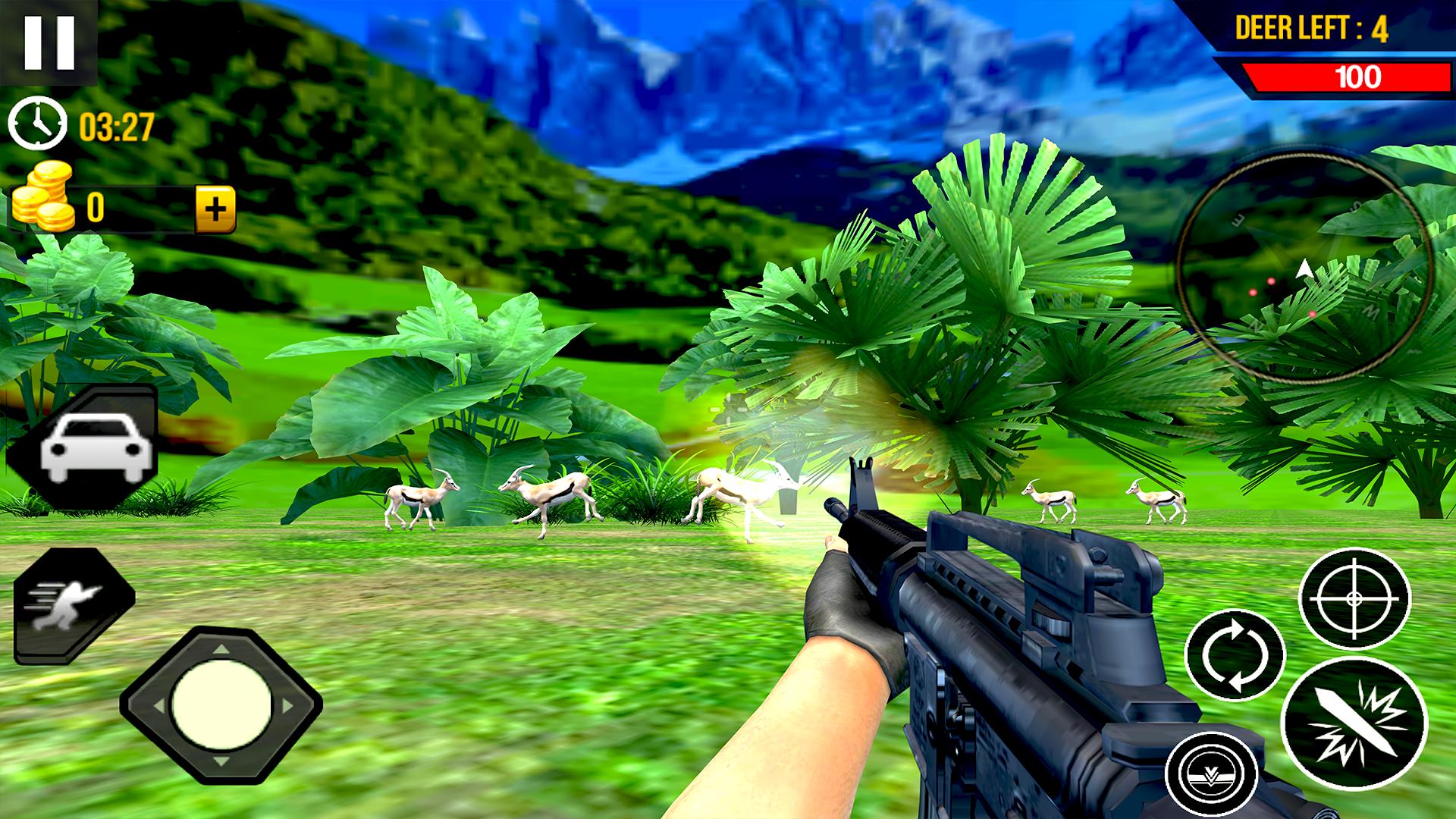Pause the game
This screenshot has height=819, width=1456.
49,42
